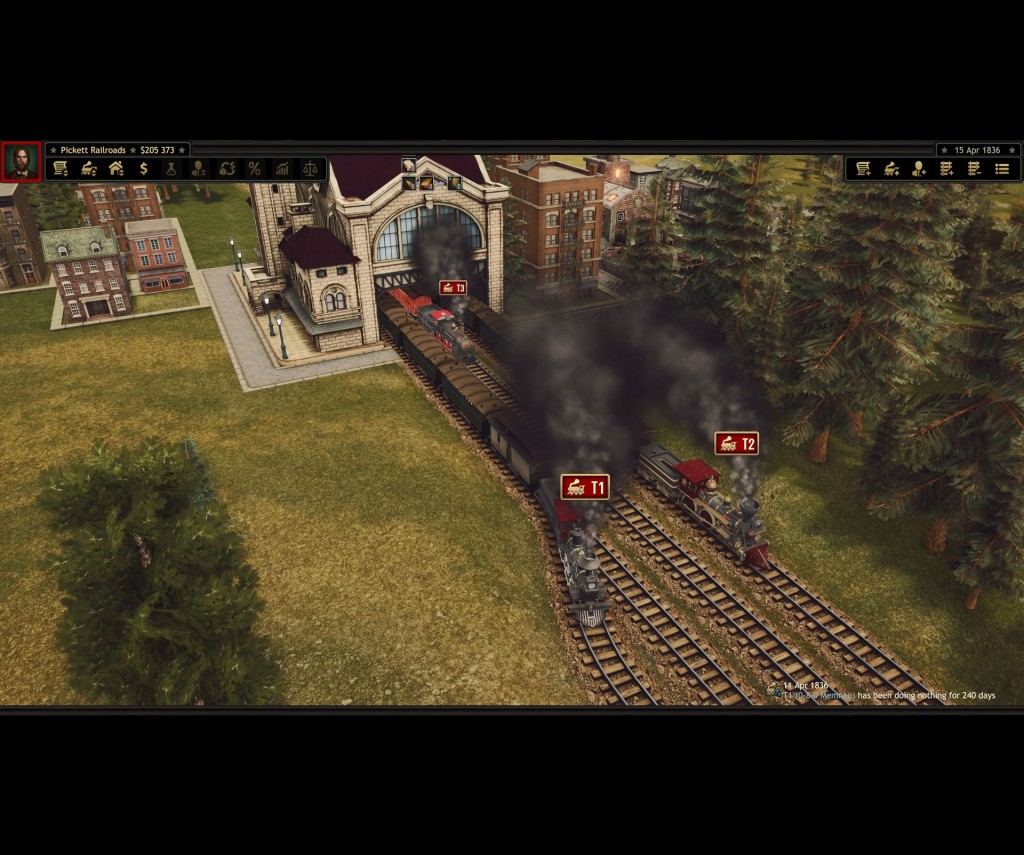
Task: Hire personnel with person-plus icon
Action: [919, 169]
